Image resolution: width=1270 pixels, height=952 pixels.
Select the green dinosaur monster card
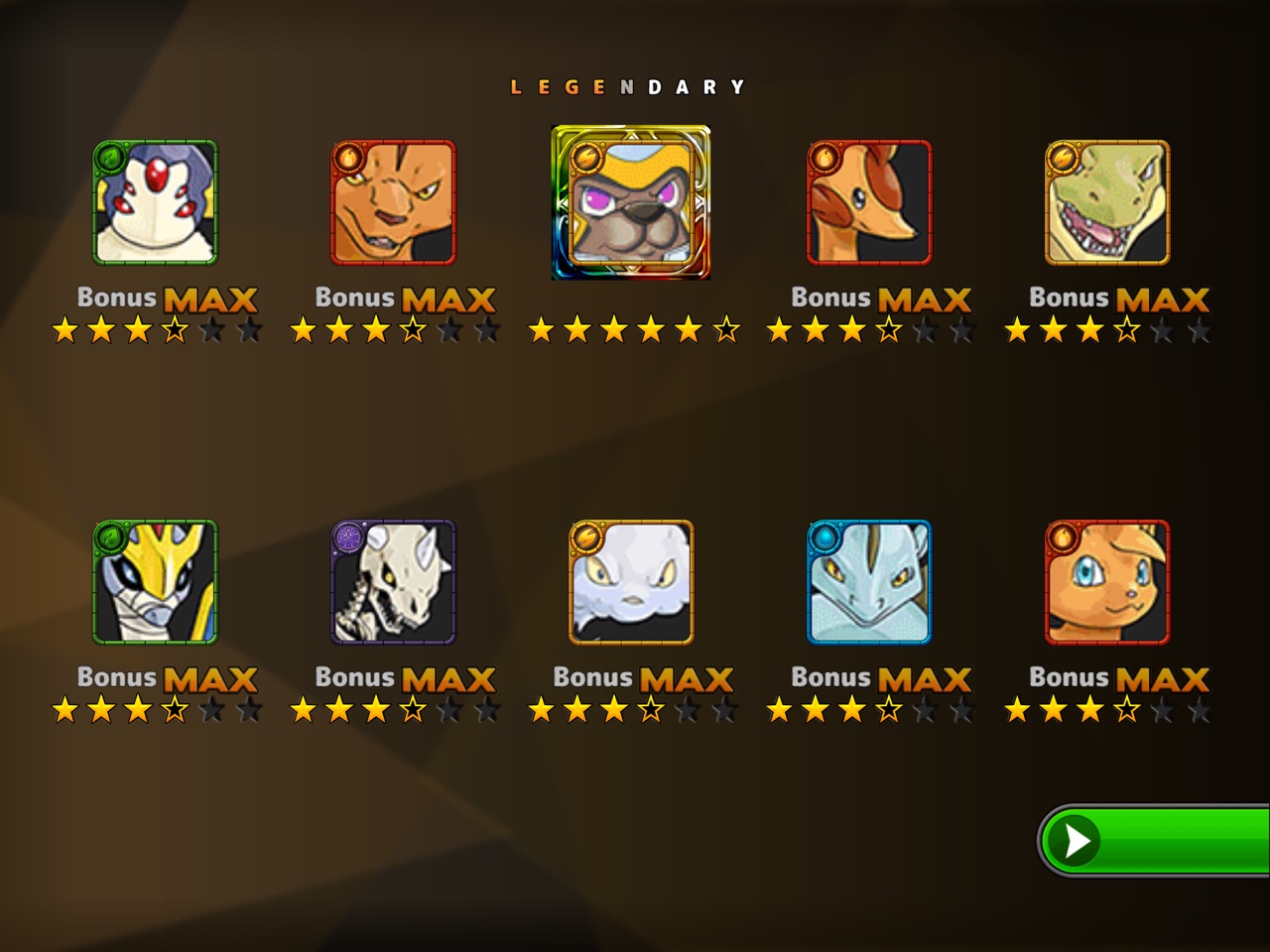click(x=1107, y=203)
